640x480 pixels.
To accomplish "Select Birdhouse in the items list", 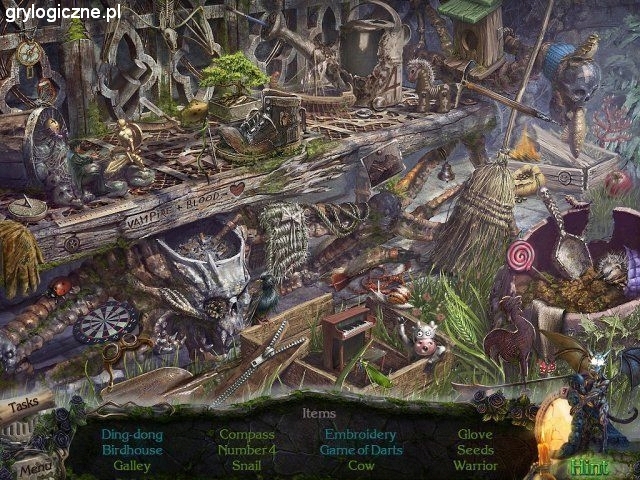I will tap(132, 450).
